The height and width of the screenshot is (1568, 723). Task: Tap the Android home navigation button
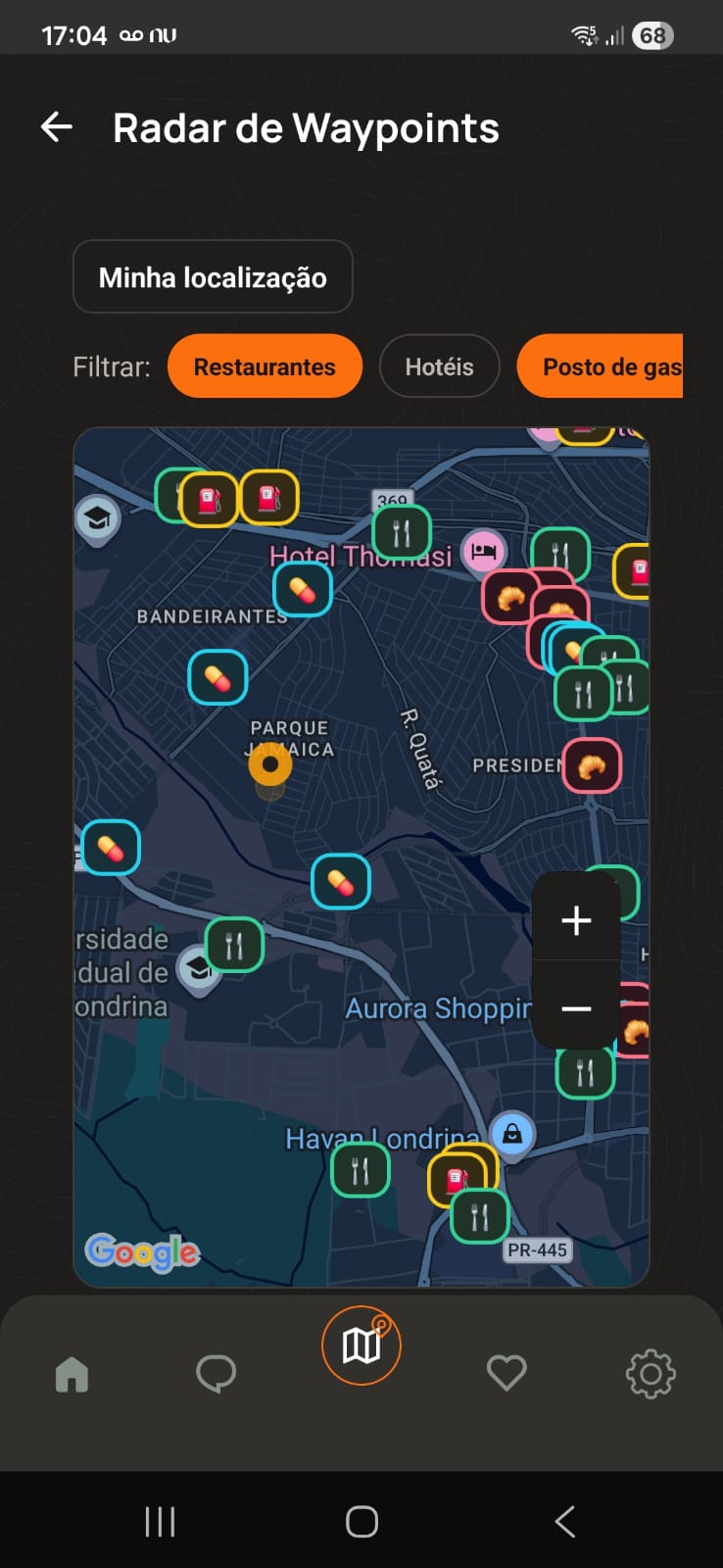click(361, 1521)
